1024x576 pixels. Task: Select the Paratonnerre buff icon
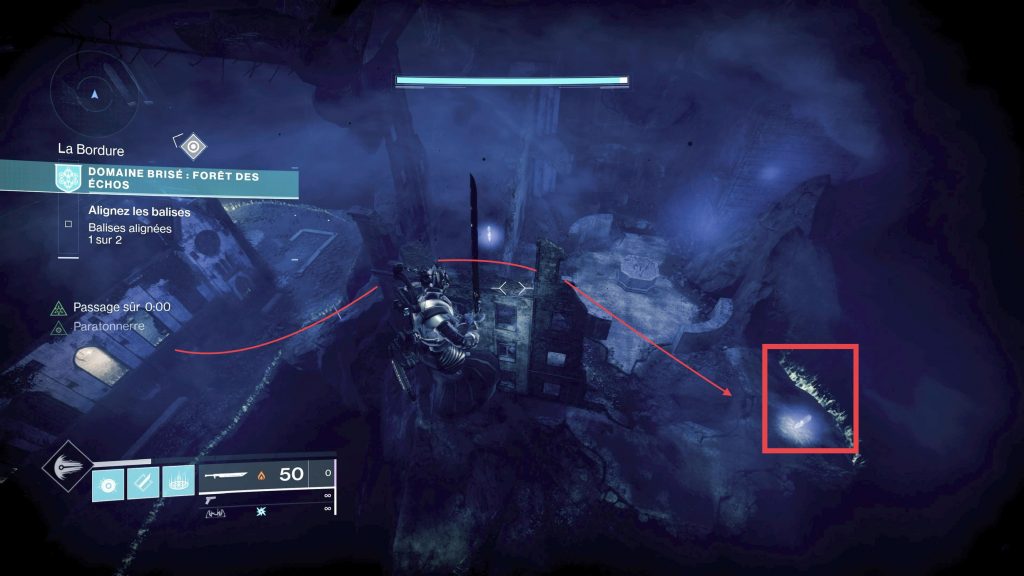click(60, 326)
